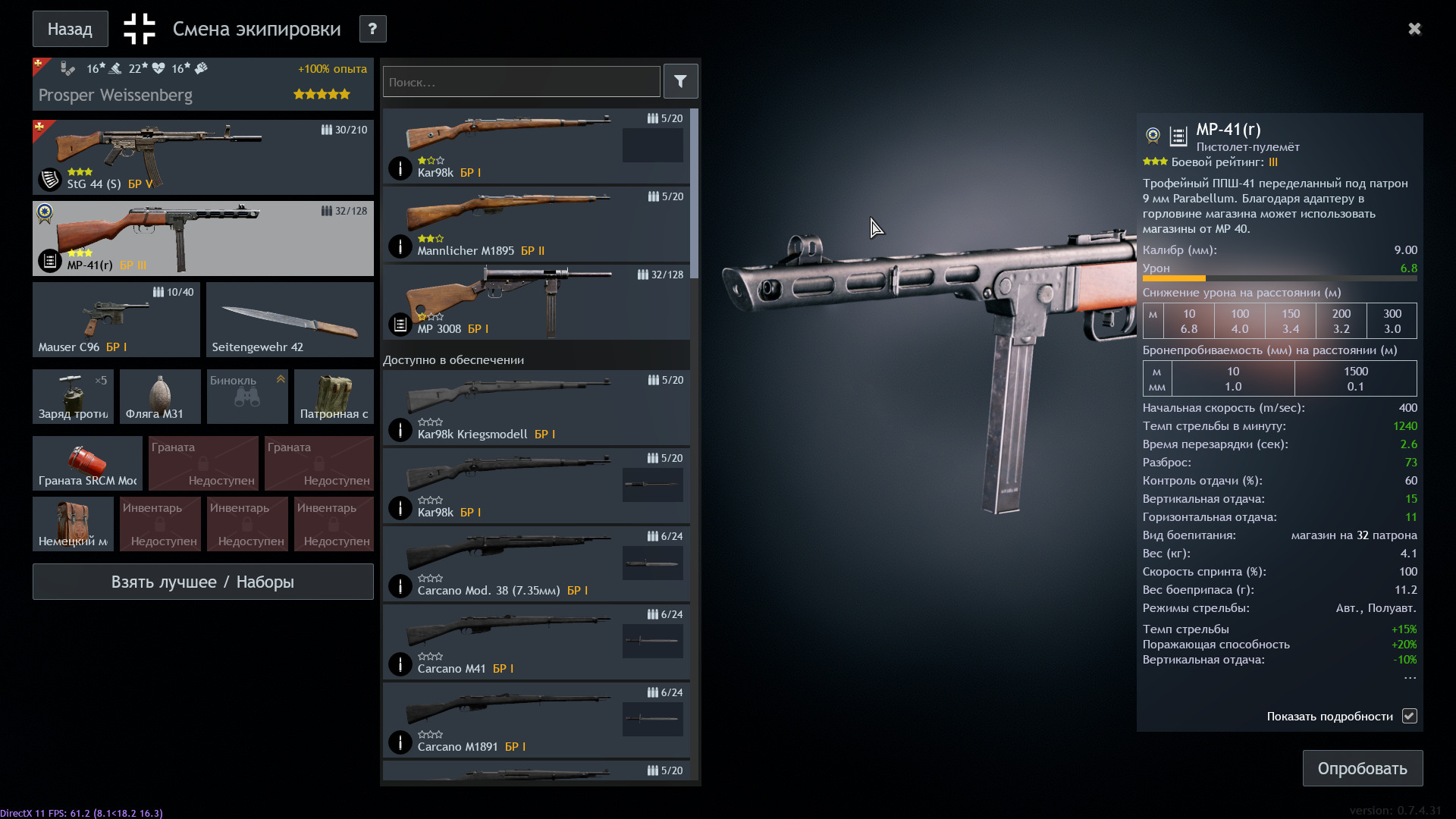1456x819 pixels.
Task: Choose the MP 3008 submachine gun
Action: point(535,303)
